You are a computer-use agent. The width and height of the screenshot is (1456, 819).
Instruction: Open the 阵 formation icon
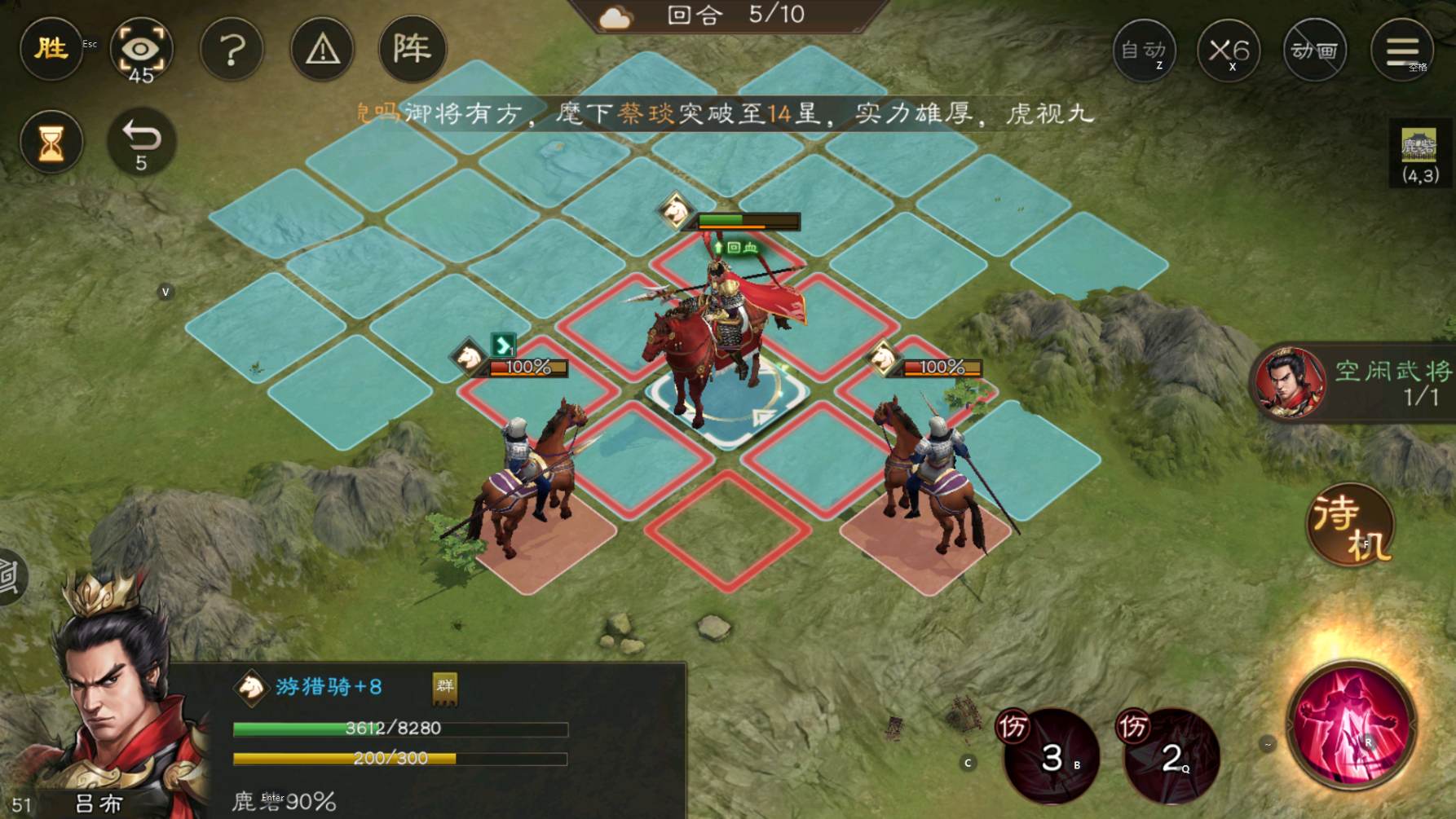(413, 49)
